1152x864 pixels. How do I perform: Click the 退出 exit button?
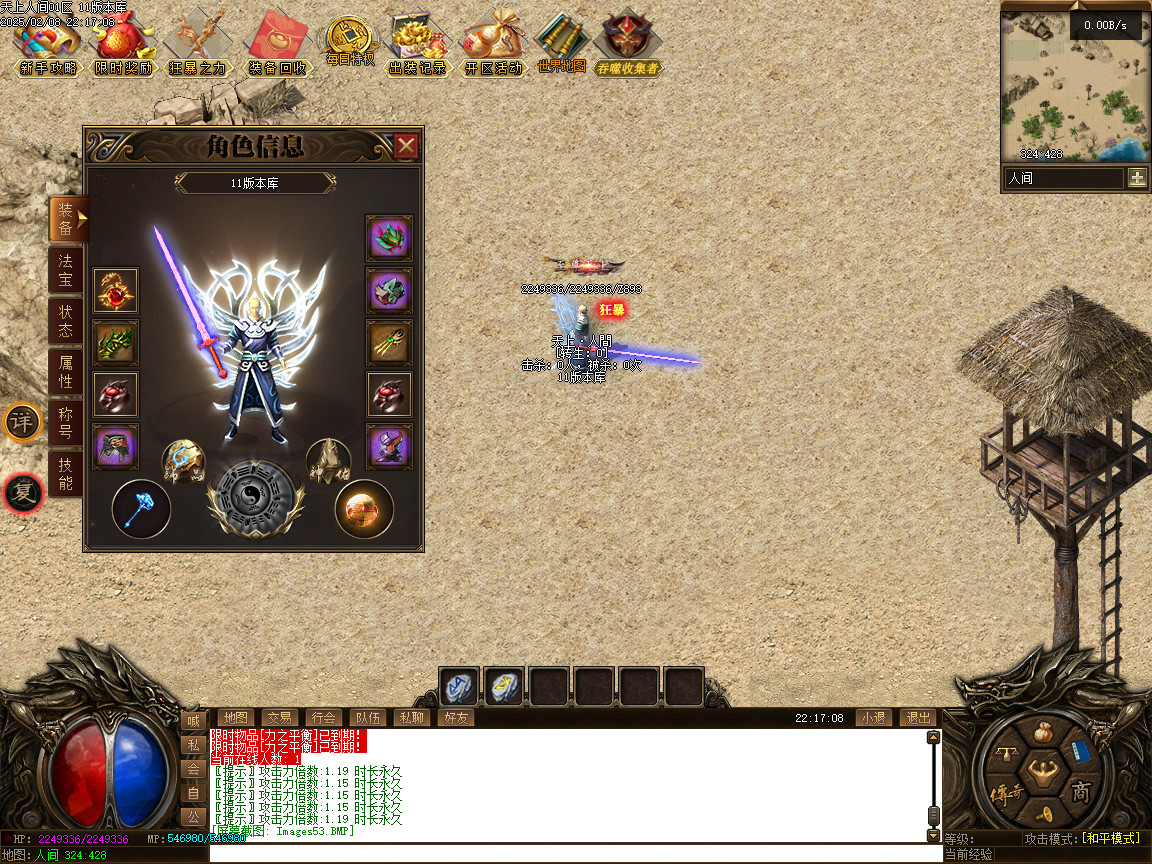point(918,717)
